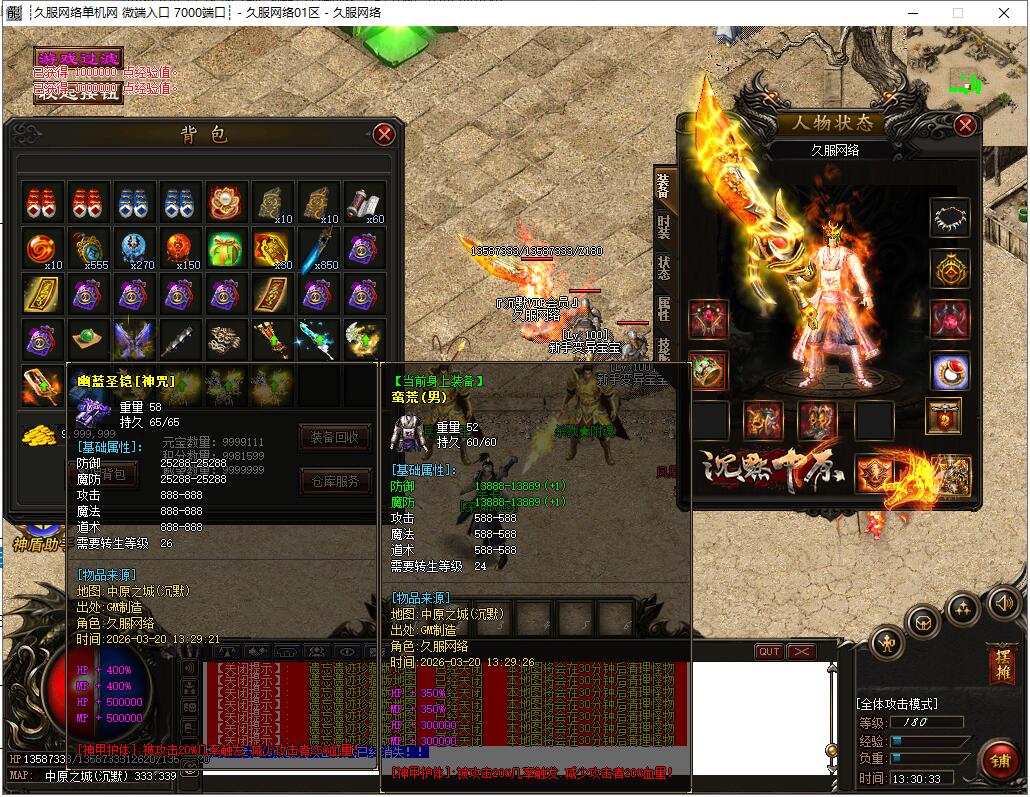Pick the scroll stack marked x60
The image size is (1030, 797).
[x=364, y=202]
